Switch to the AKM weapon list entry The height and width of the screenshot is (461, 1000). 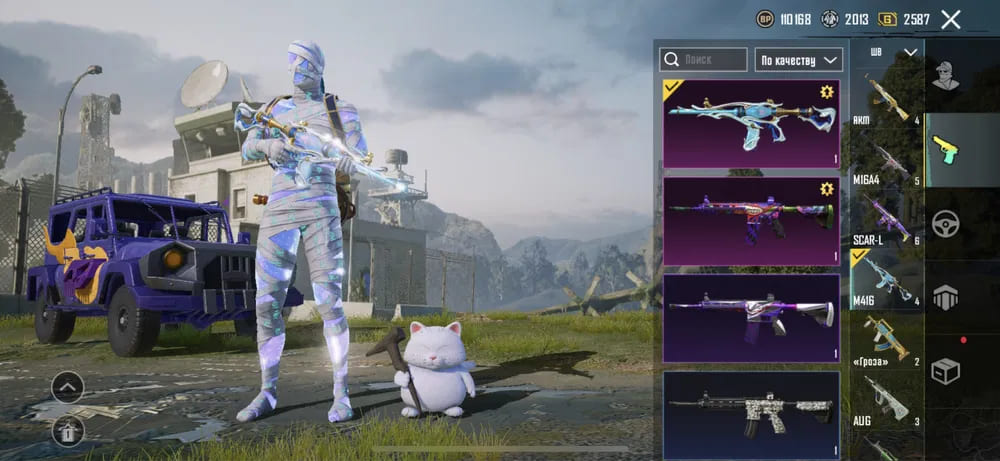click(887, 98)
